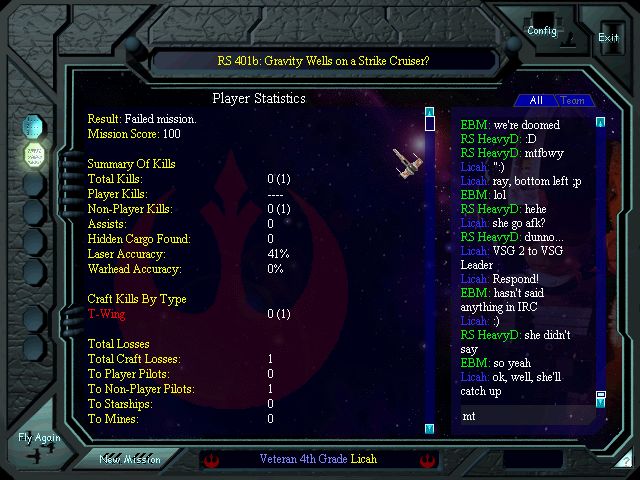Image resolution: width=640 pixels, height=480 pixels.
Task: Select the highlighted white hexagon button in the sidebar
Action: [35, 155]
